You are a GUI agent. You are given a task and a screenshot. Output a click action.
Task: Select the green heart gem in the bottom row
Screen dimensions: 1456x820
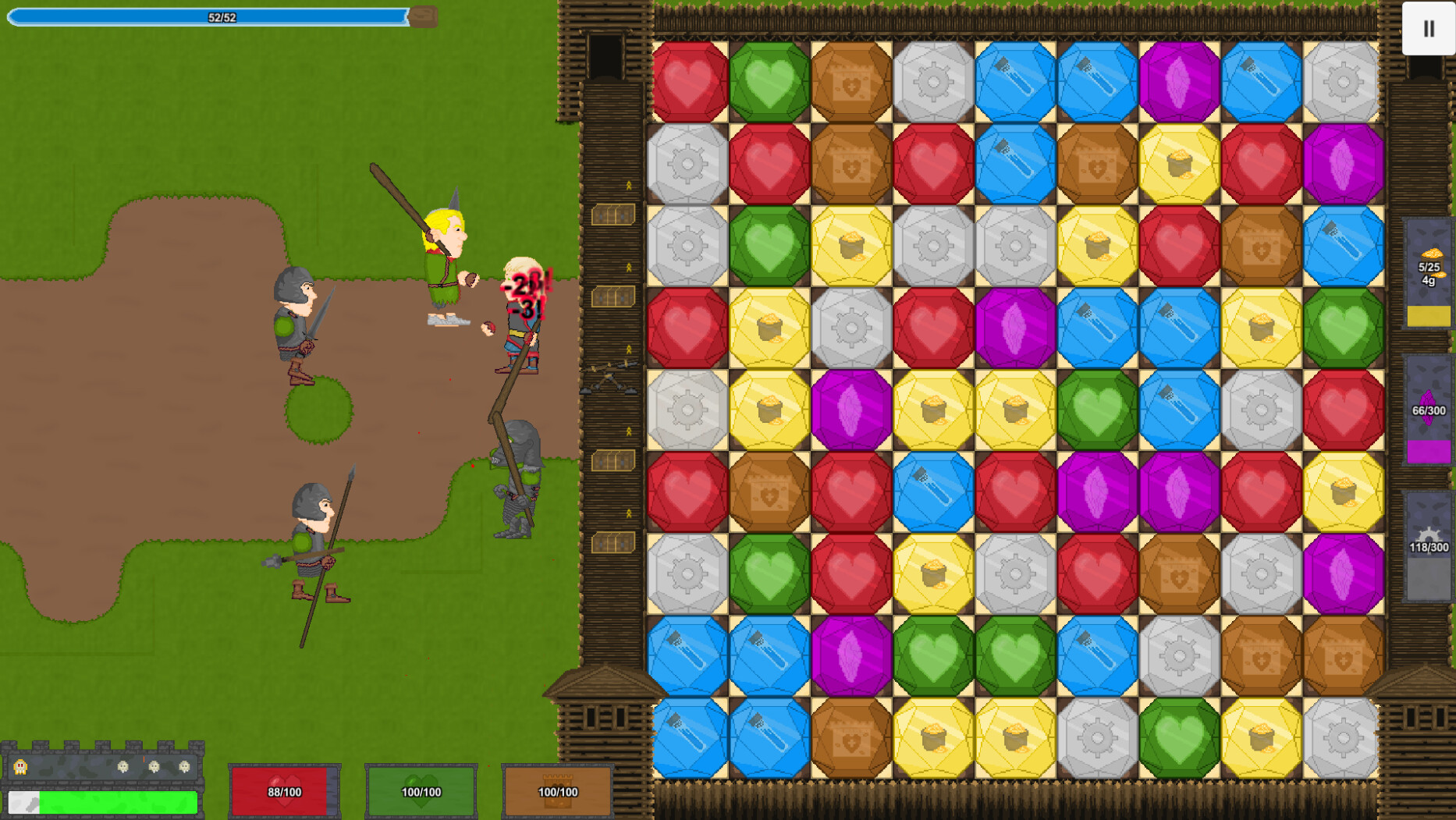coord(1180,735)
